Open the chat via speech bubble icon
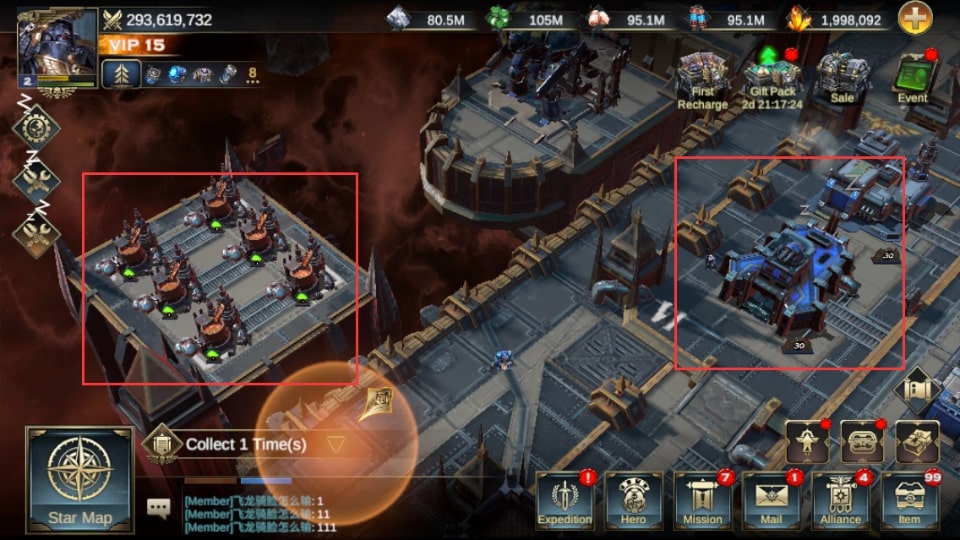Viewport: 960px width, 540px height. click(158, 508)
